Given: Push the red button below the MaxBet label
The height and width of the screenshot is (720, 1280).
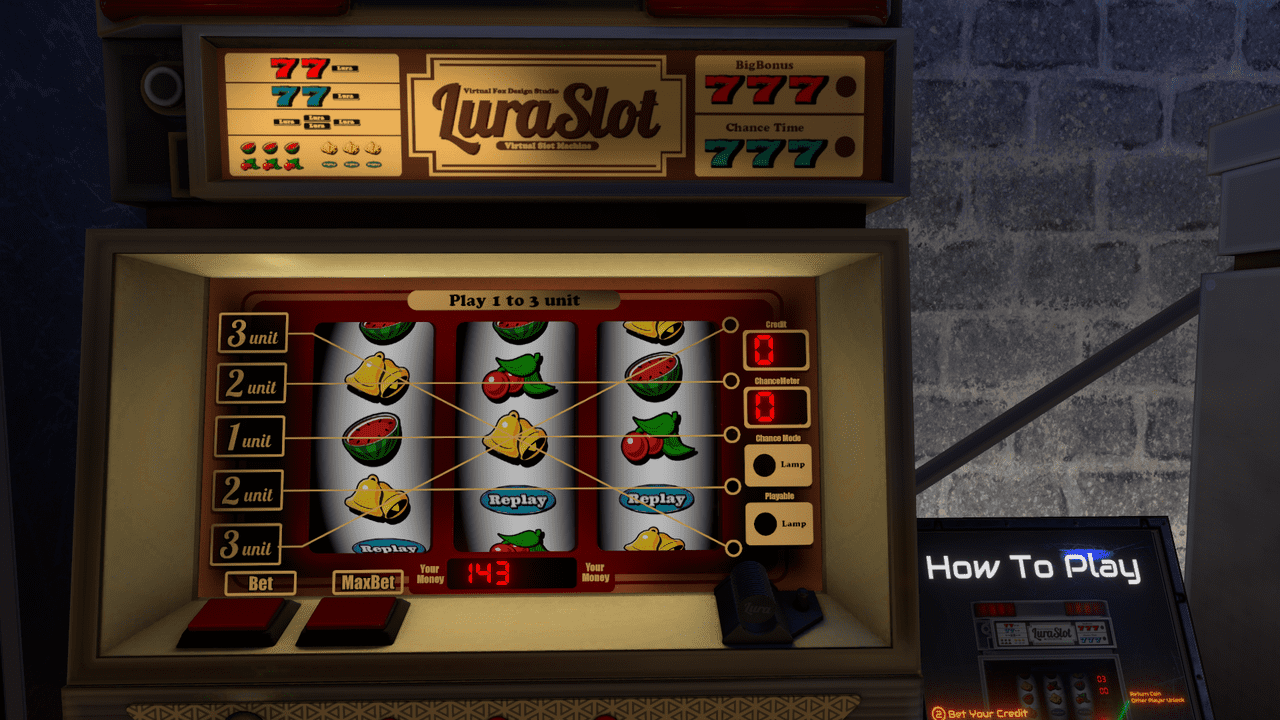Looking at the screenshot, I should [355, 618].
